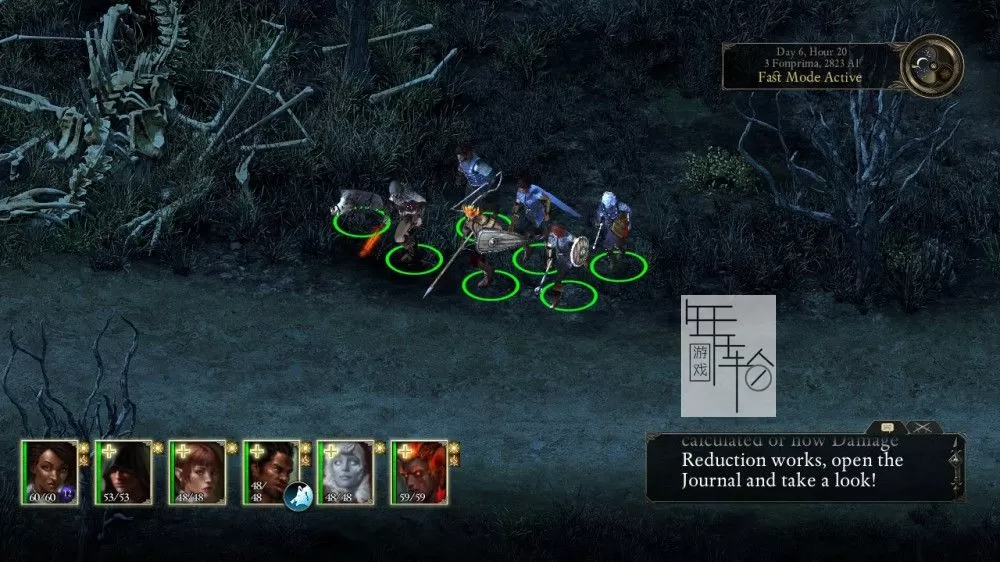Click the day-night clock dial
This screenshot has height=562, width=1000.
[x=931, y=65]
